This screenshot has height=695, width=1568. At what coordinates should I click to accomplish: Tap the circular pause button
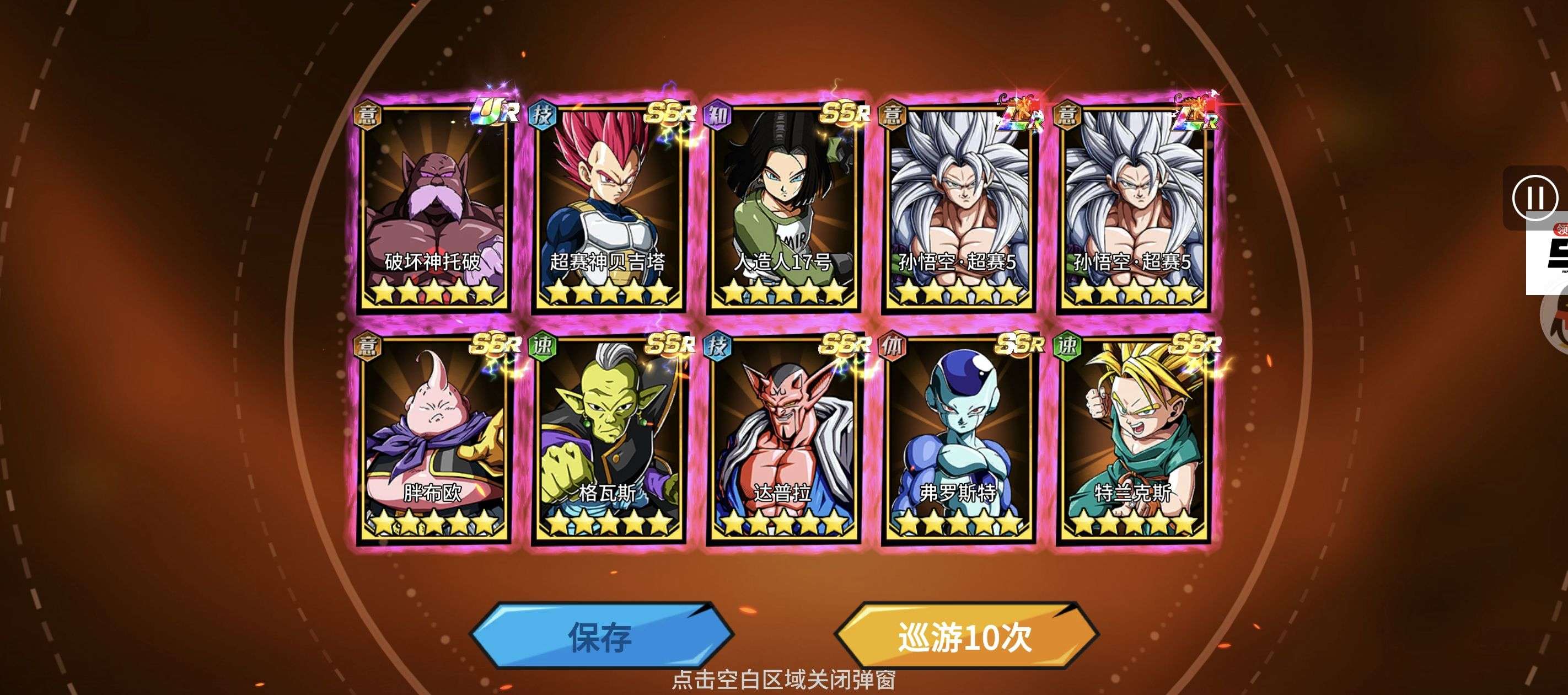click(1534, 197)
